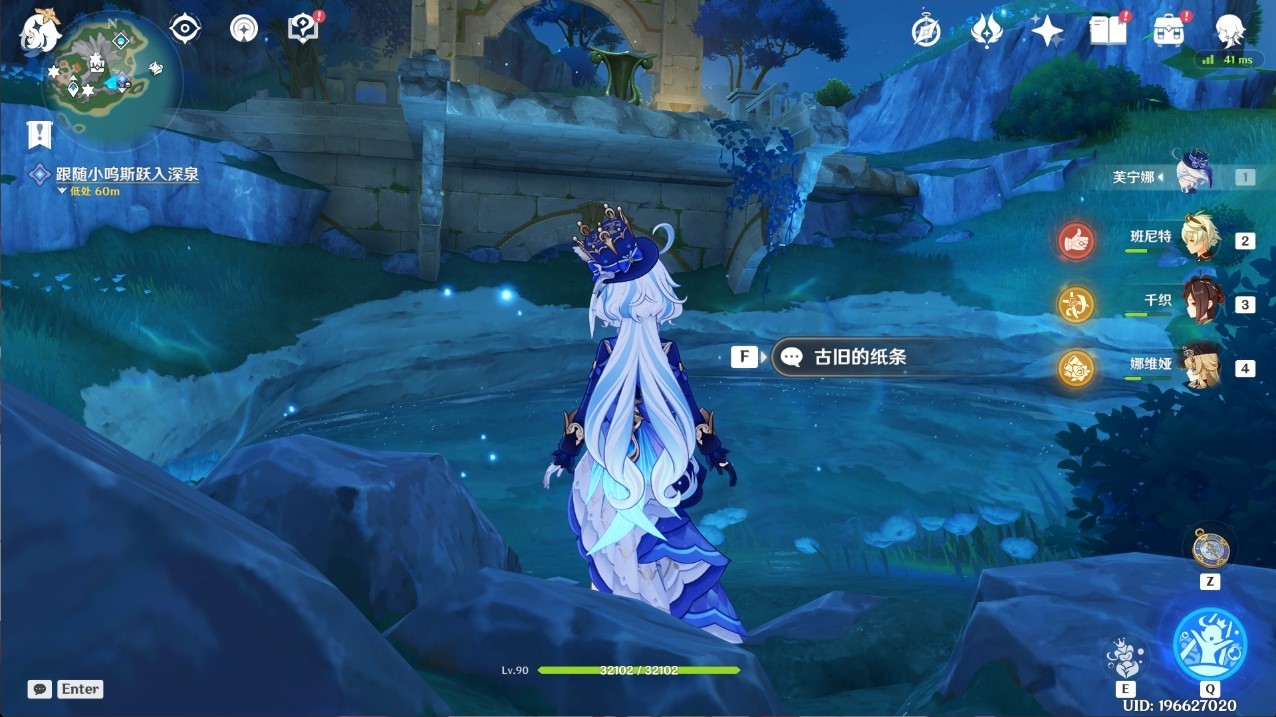
Task: Open the chat box speech bubble
Action: (40, 689)
